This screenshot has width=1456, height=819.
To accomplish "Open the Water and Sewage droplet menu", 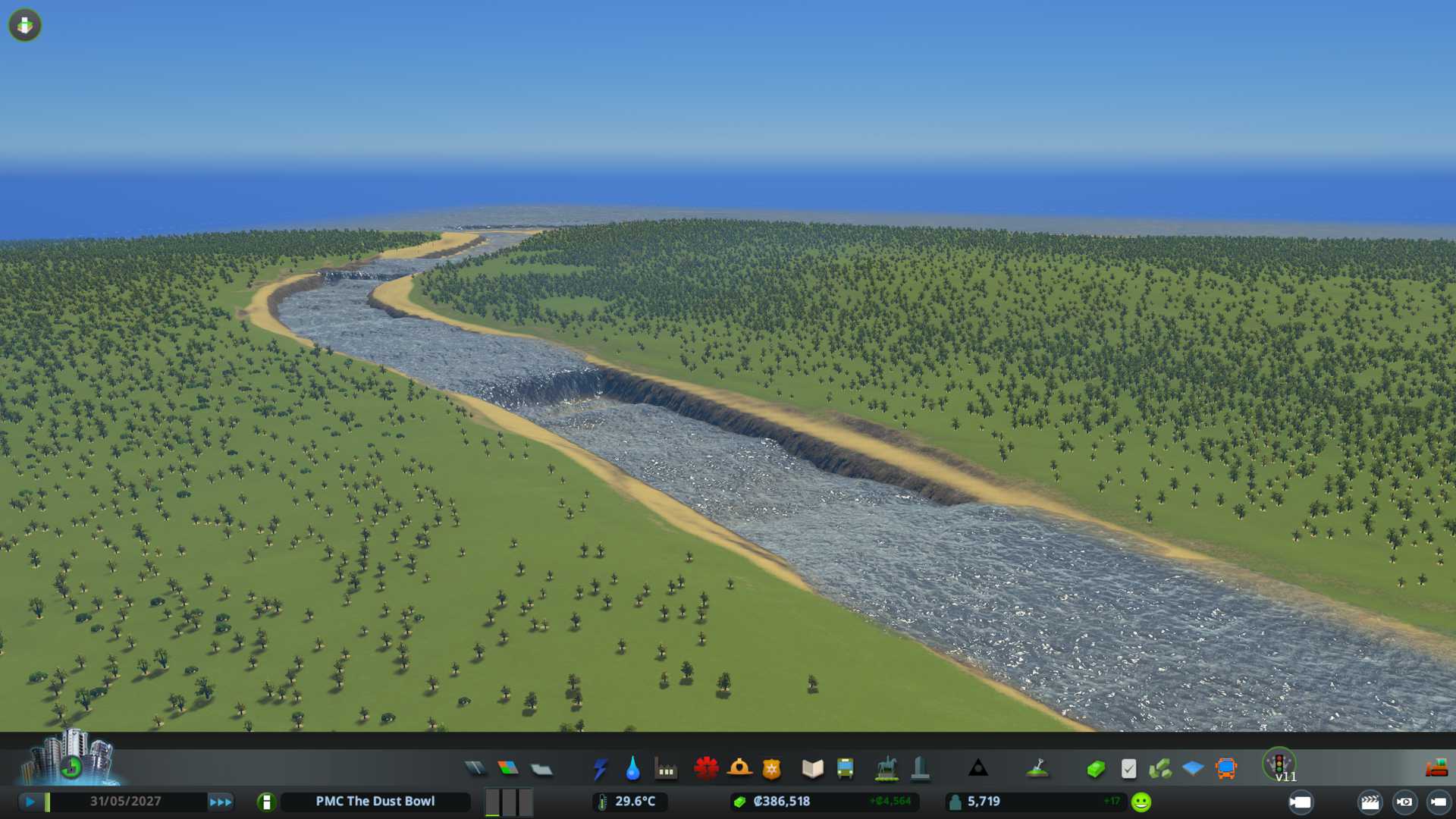I will tap(632, 769).
